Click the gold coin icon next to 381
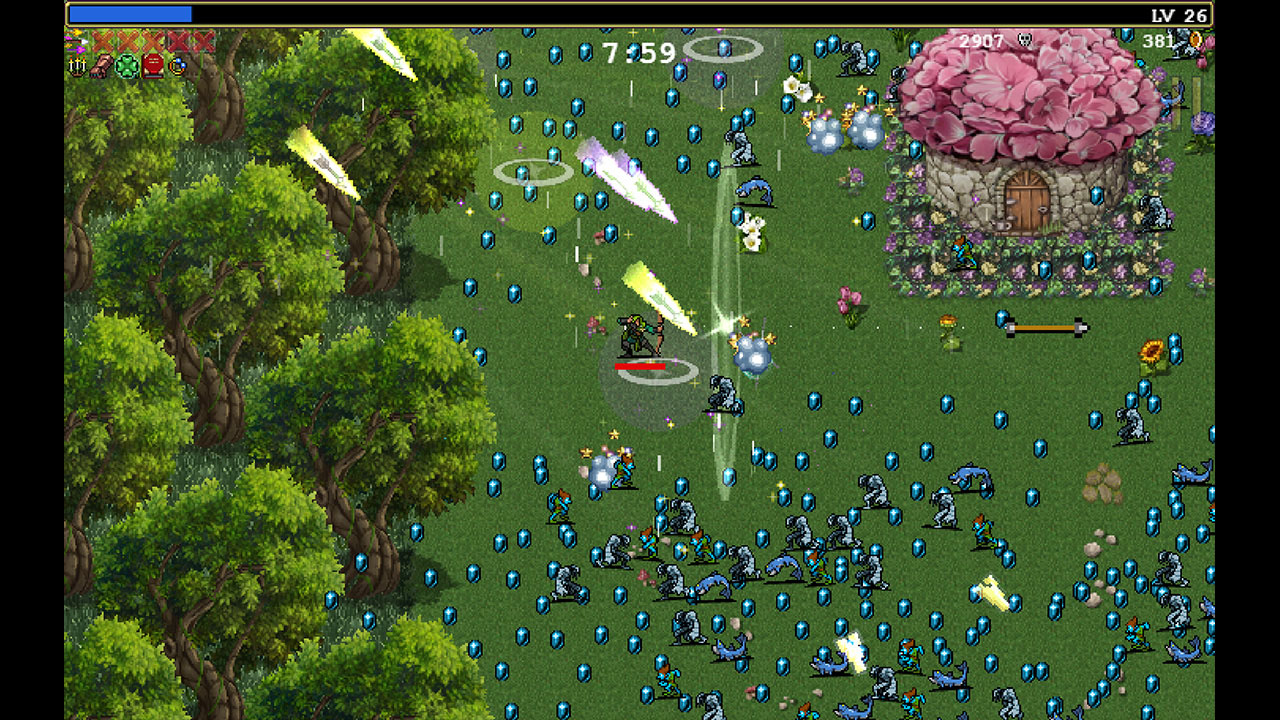 click(1195, 41)
